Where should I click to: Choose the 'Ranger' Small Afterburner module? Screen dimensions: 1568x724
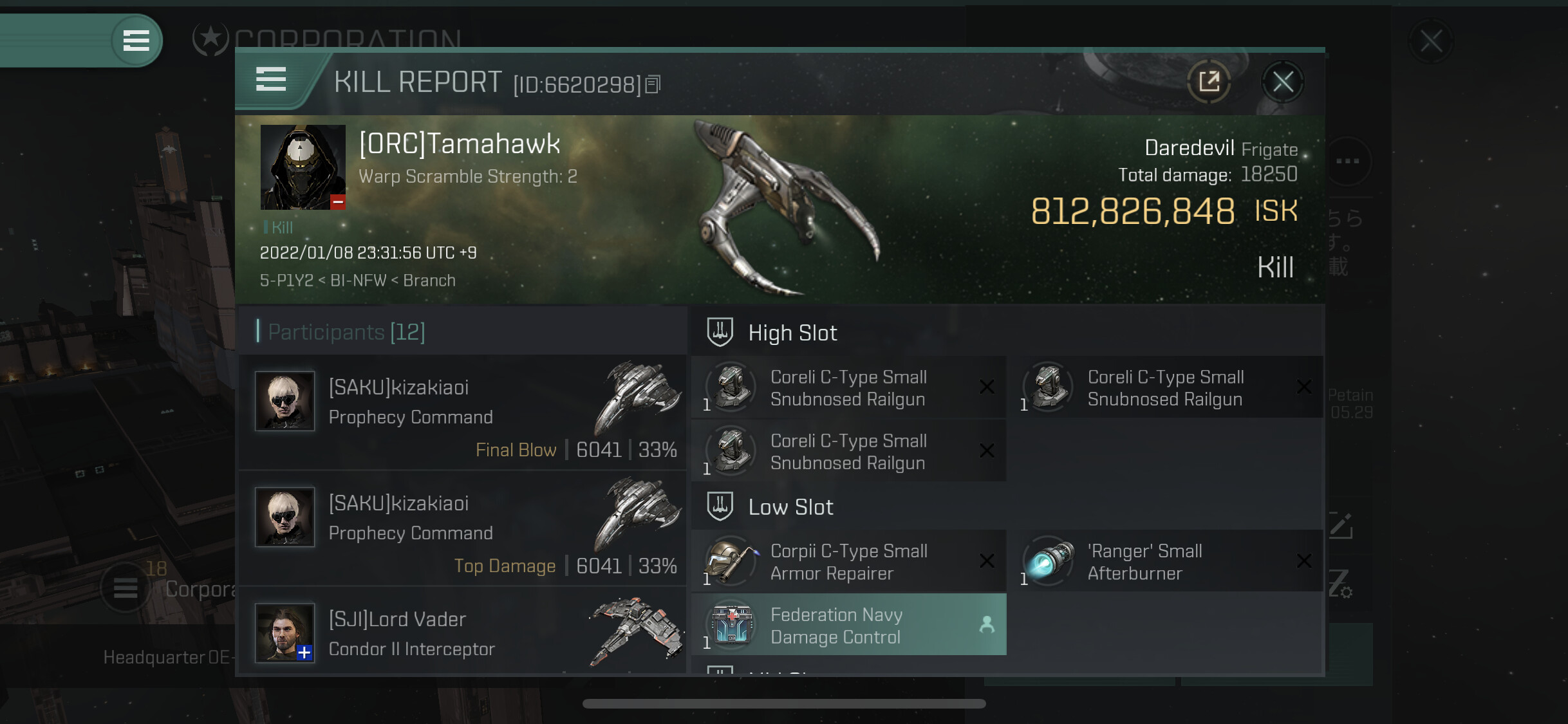(1165, 562)
